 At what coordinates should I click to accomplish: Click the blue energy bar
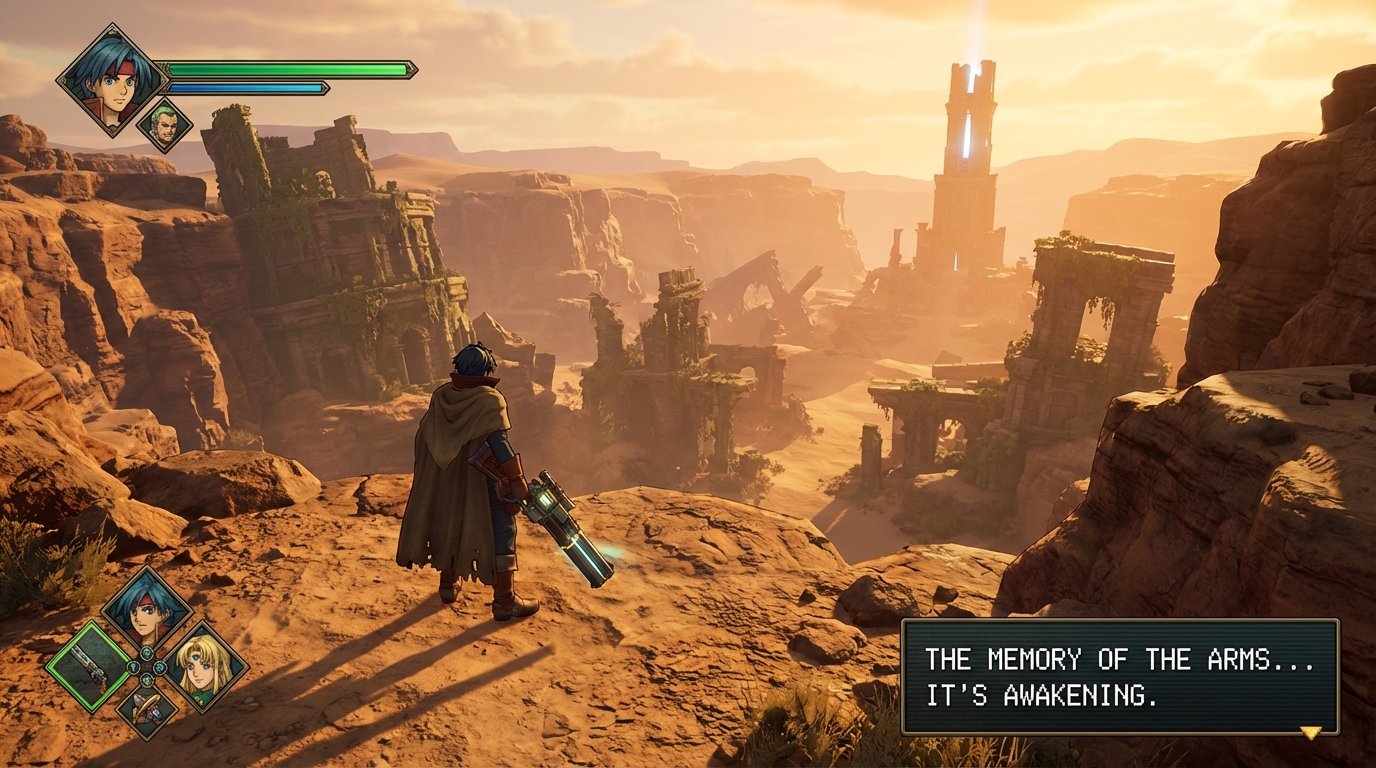click(x=250, y=86)
